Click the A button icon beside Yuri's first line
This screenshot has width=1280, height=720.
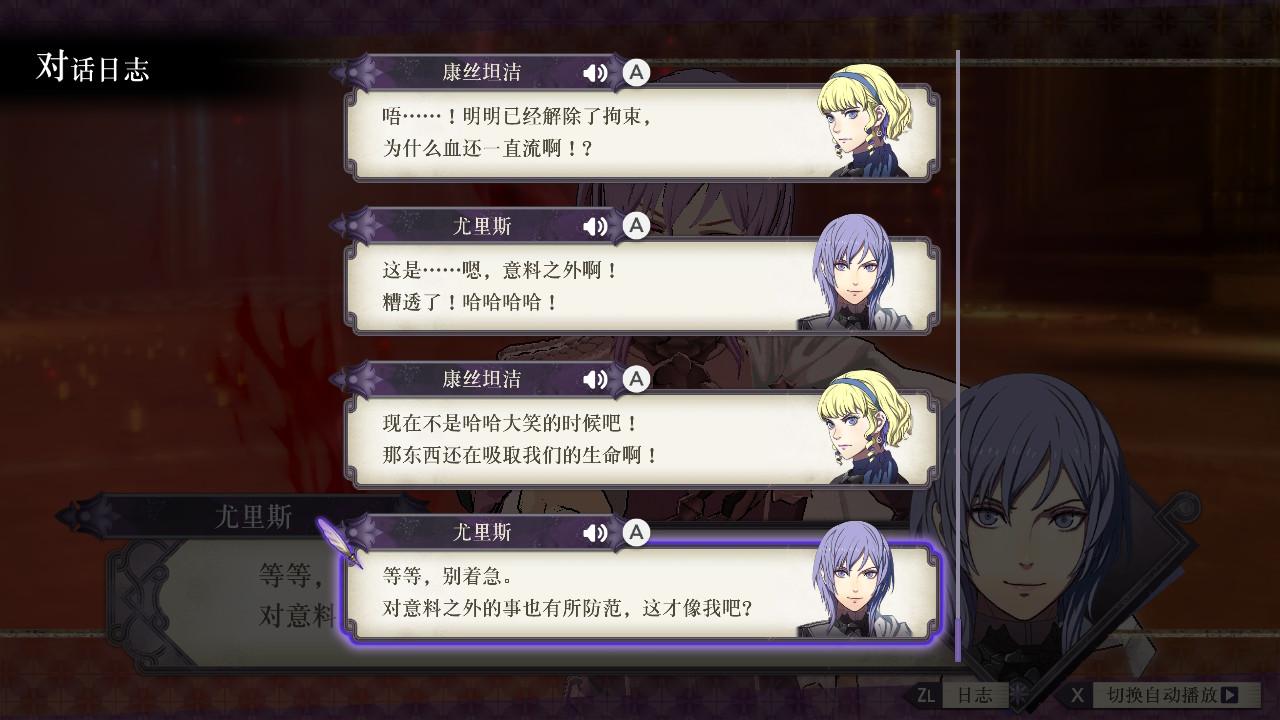click(635, 226)
